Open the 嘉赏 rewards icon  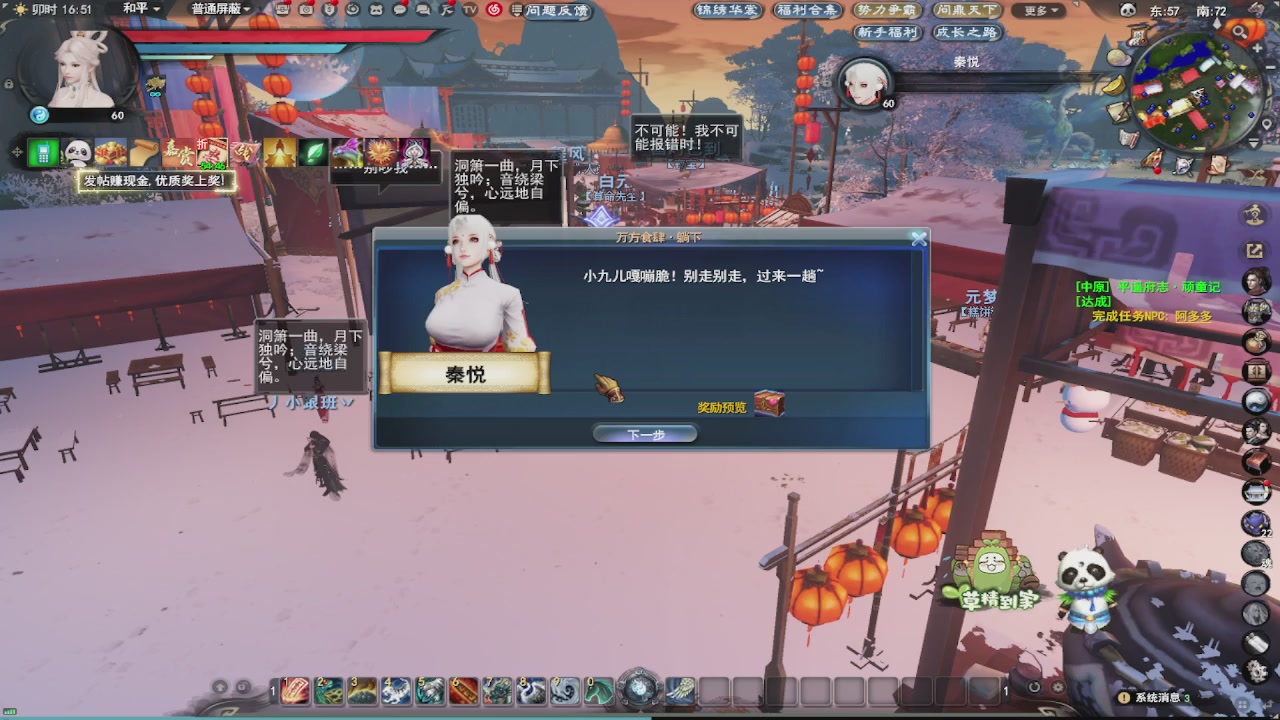click(x=176, y=153)
